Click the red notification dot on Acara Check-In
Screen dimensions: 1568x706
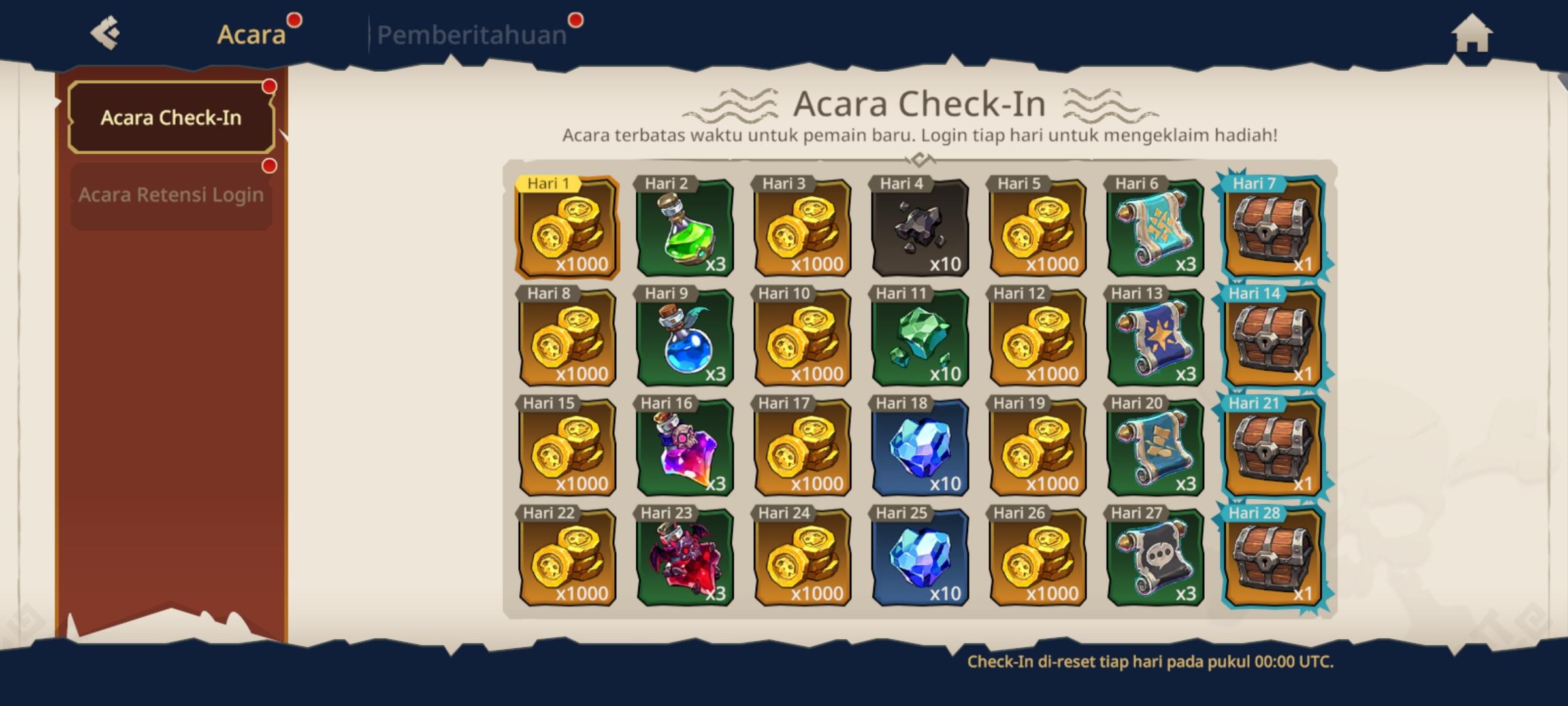(x=270, y=86)
